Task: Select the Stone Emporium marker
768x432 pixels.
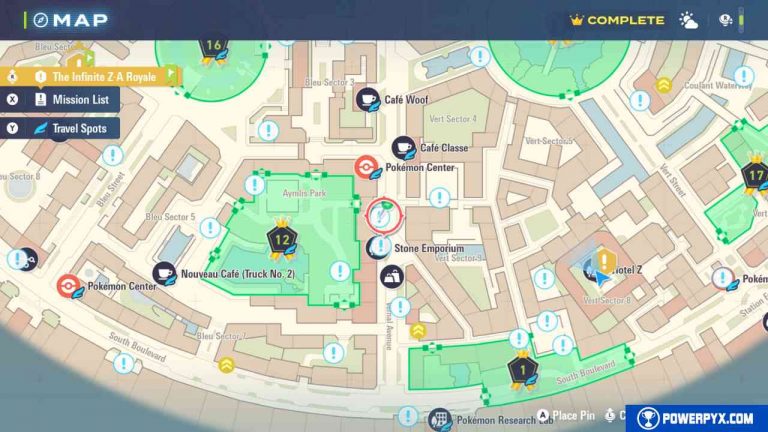Action: 380,247
